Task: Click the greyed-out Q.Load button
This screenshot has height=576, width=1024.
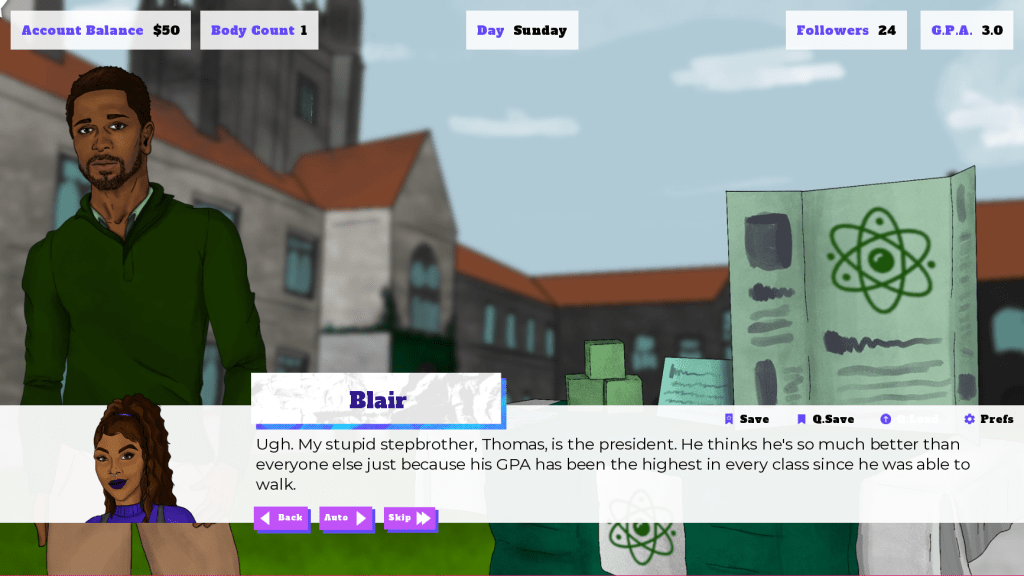Action: [911, 419]
